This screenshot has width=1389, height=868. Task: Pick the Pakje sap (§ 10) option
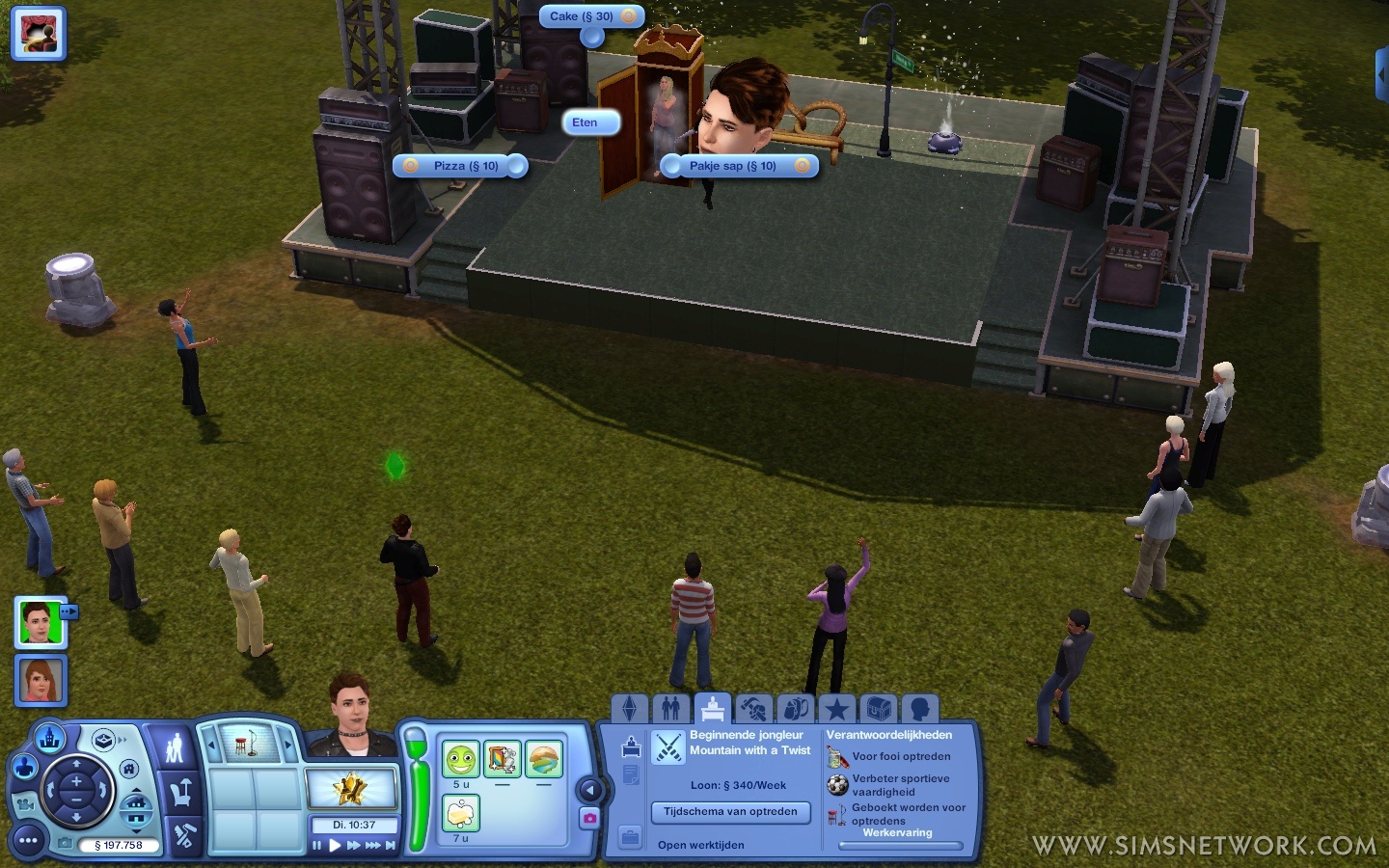733,166
